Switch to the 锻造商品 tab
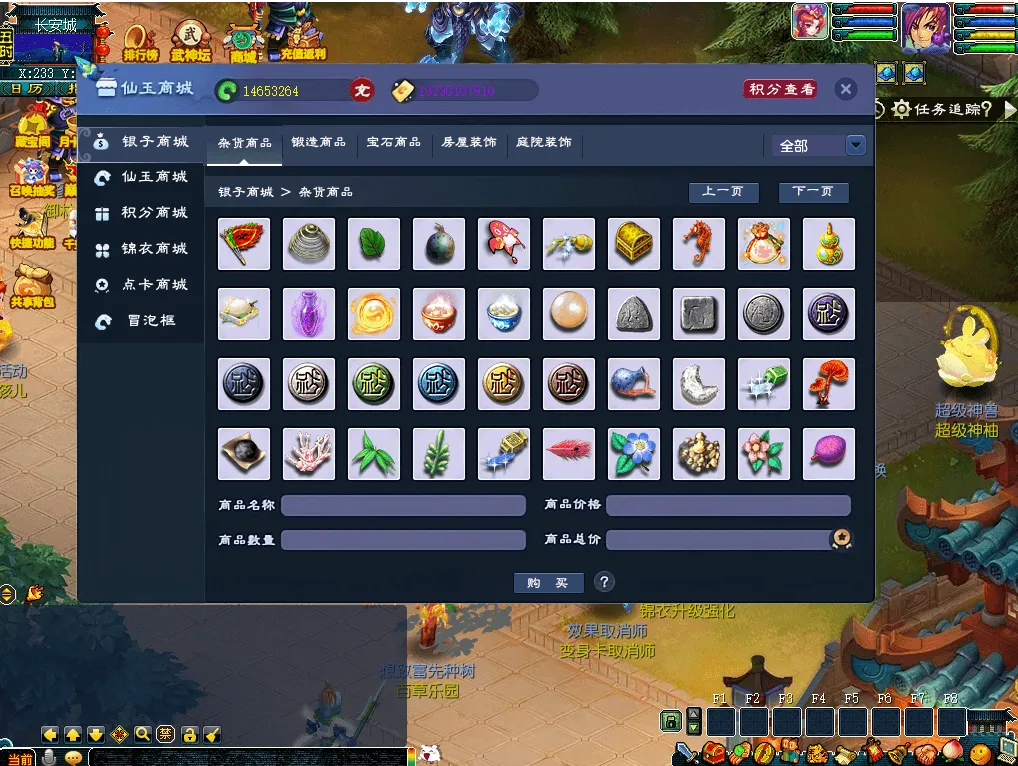Viewport: 1018px width, 766px height. click(318, 143)
